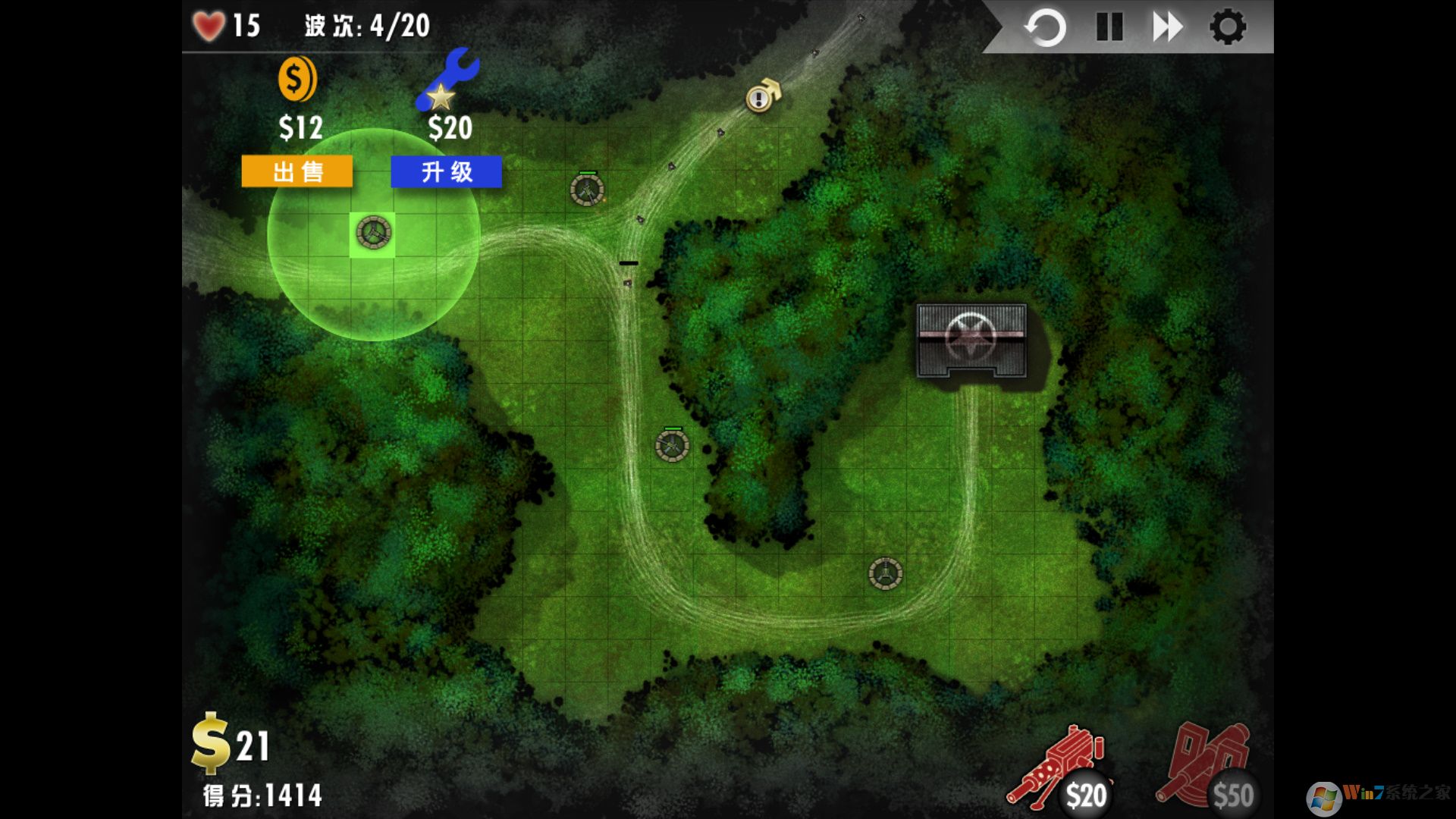Restart the current level
This screenshot has height=819, width=1456.
(x=1045, y=27)
